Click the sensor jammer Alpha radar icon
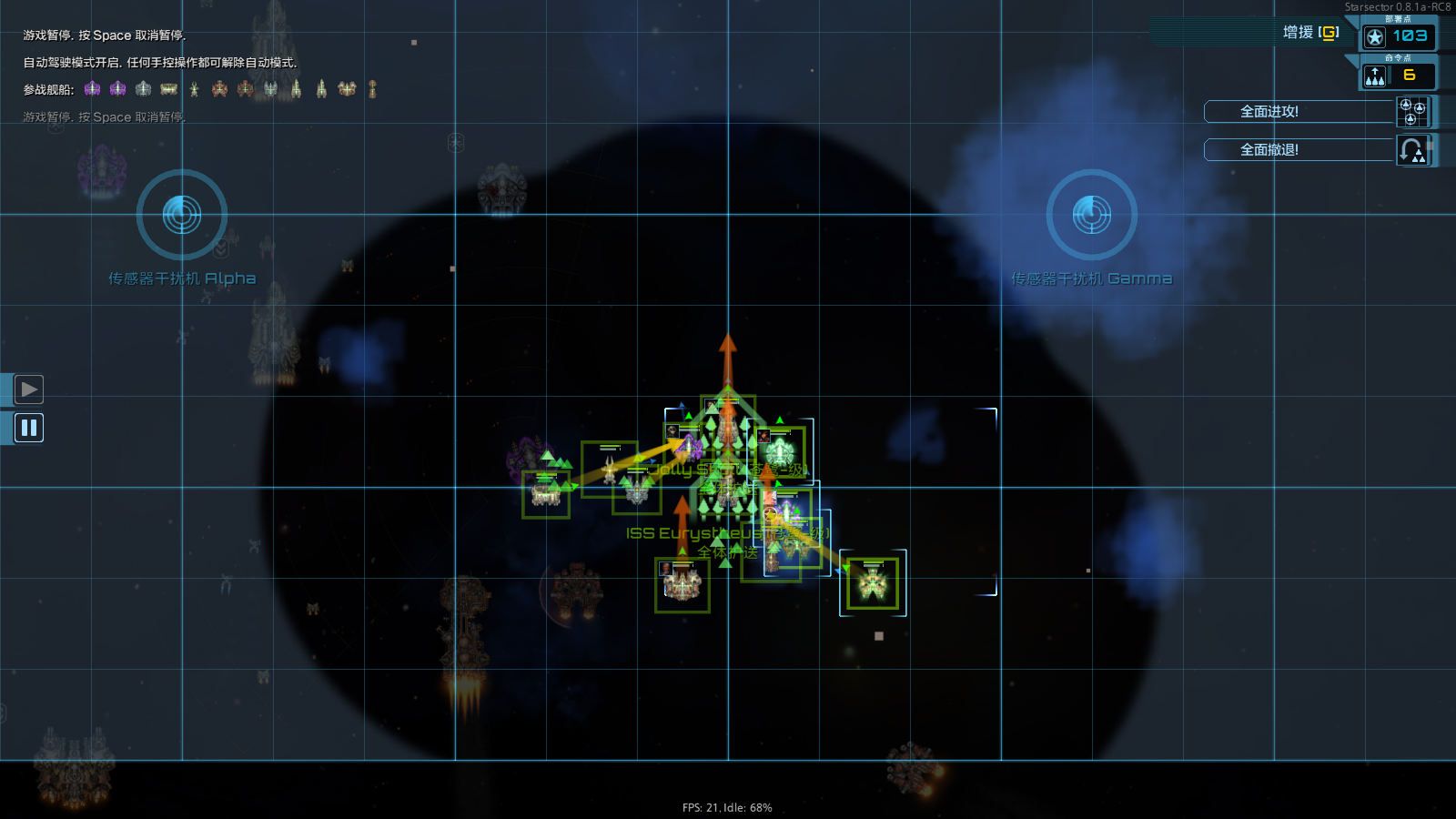 (181, 216)
